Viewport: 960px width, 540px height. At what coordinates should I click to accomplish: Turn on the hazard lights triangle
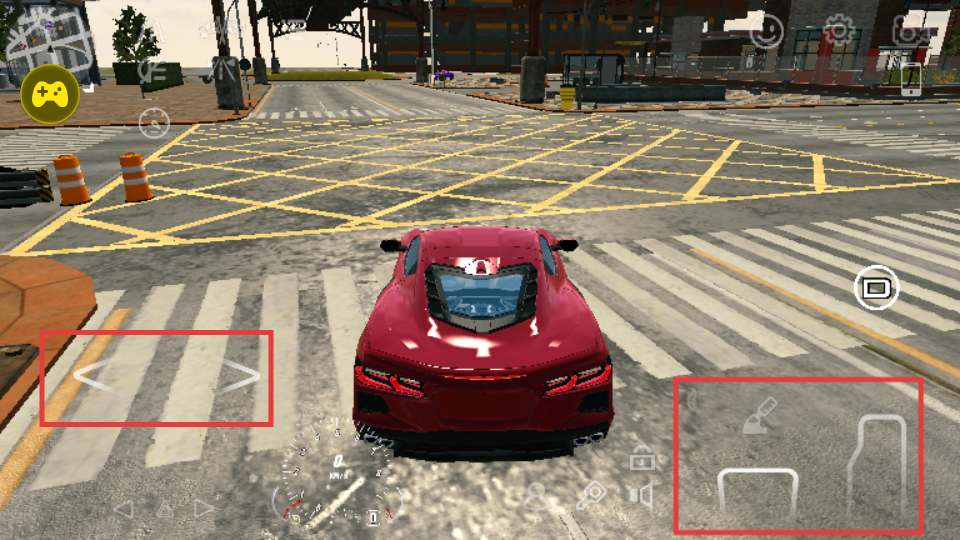[163, 509]
